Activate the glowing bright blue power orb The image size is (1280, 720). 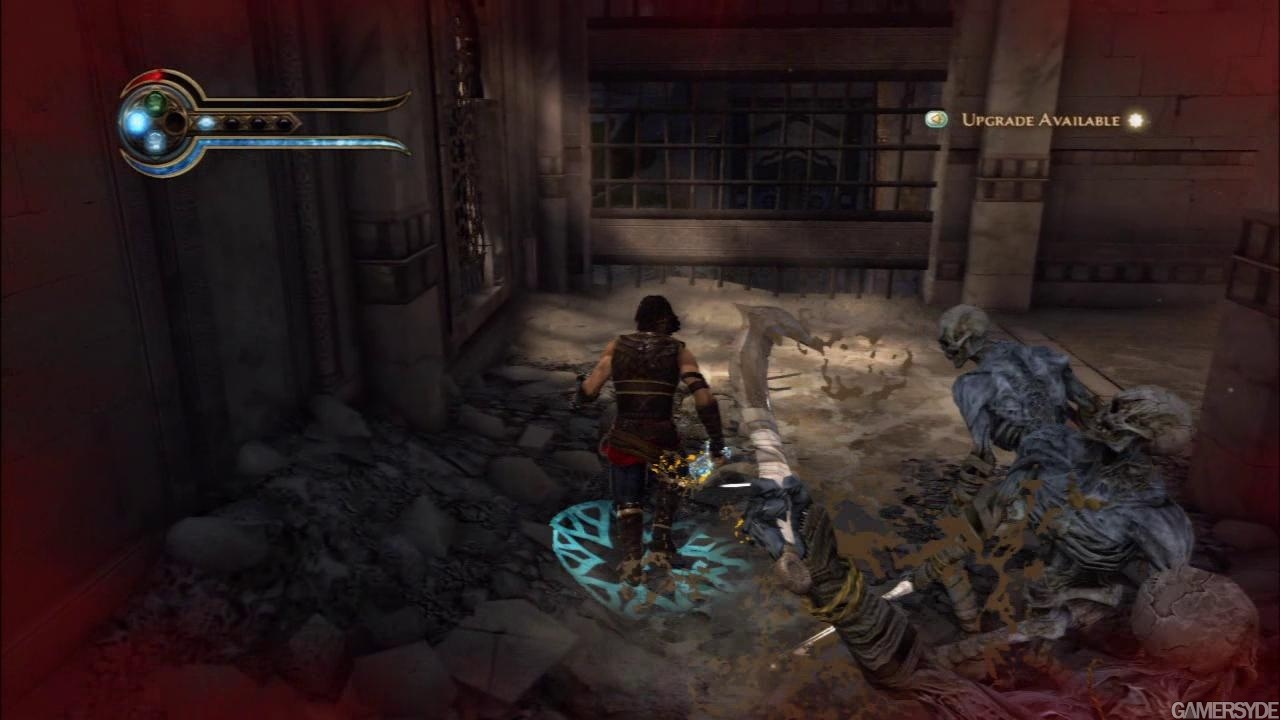tap(135, 122)
